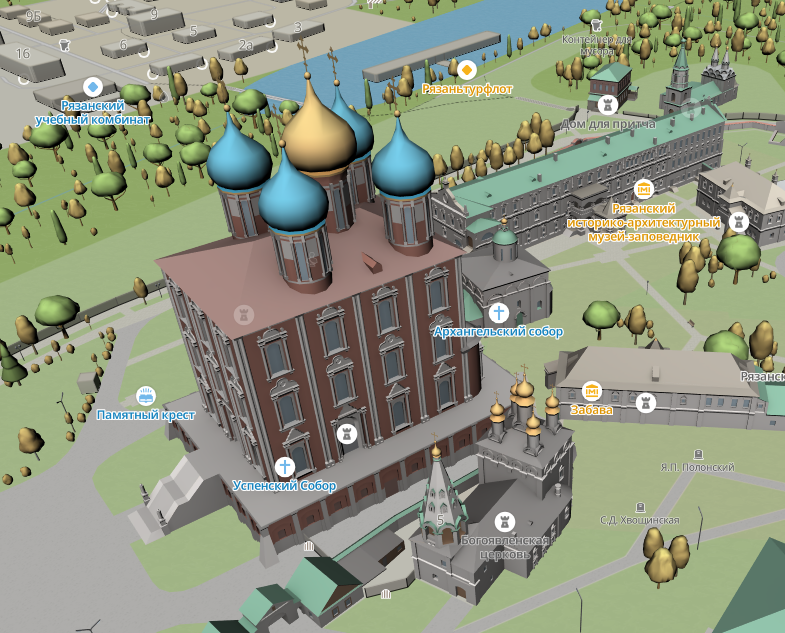This screenshot has height=633, width=785.
Task: Open the Рязаньтурфлот orange marker
Action: 466,69
